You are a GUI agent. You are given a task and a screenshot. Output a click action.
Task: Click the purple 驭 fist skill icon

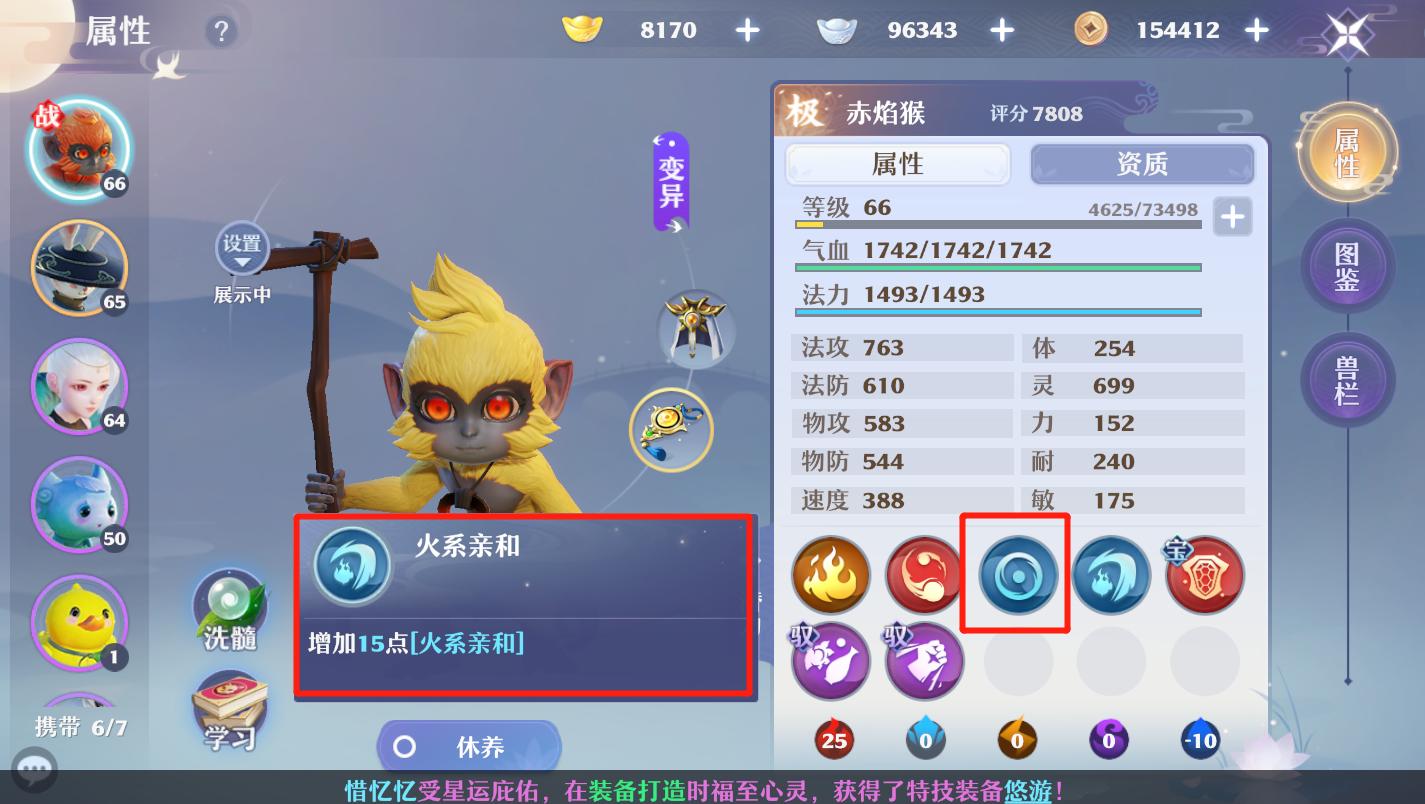click(923, 660)
